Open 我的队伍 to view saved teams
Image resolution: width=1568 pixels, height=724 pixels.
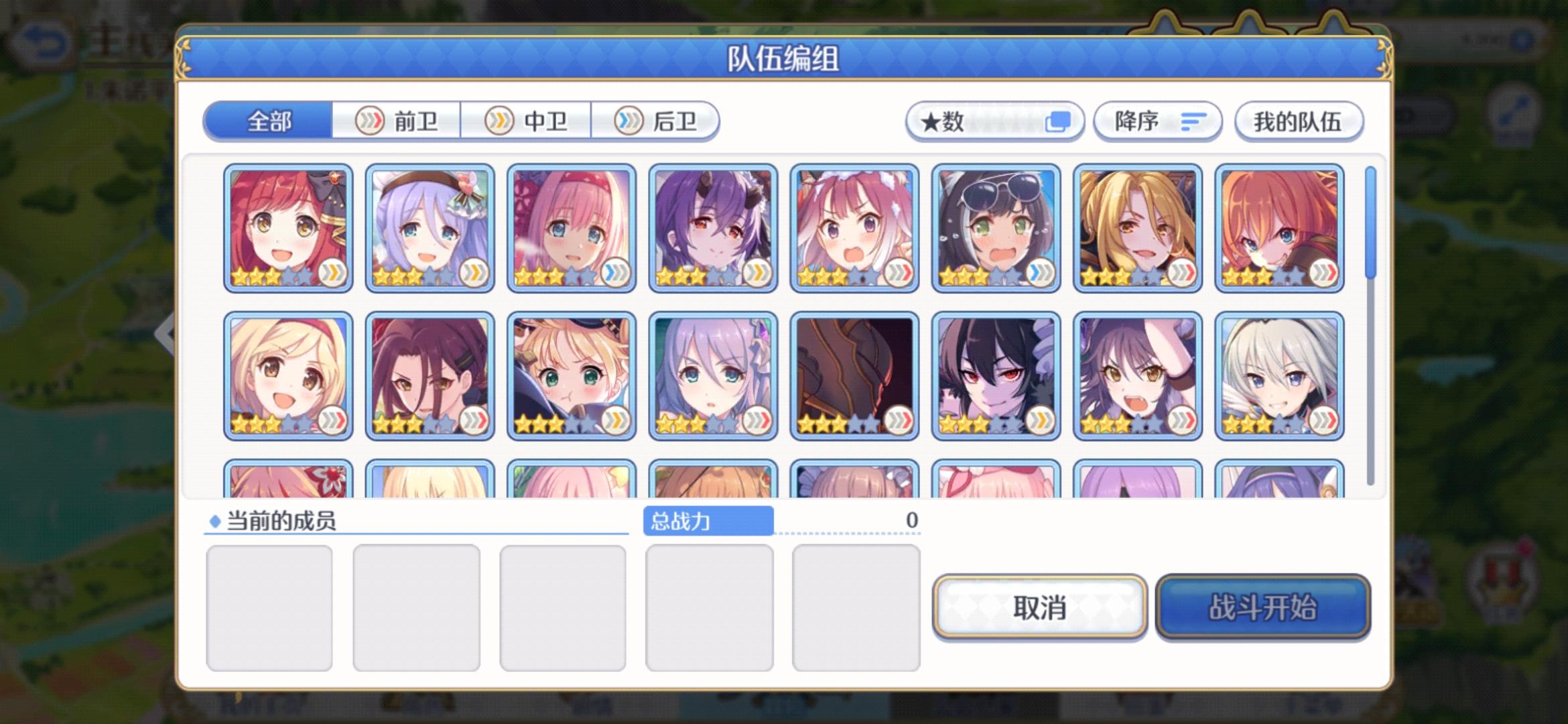pyautogui.click(x=1299, y=121)
